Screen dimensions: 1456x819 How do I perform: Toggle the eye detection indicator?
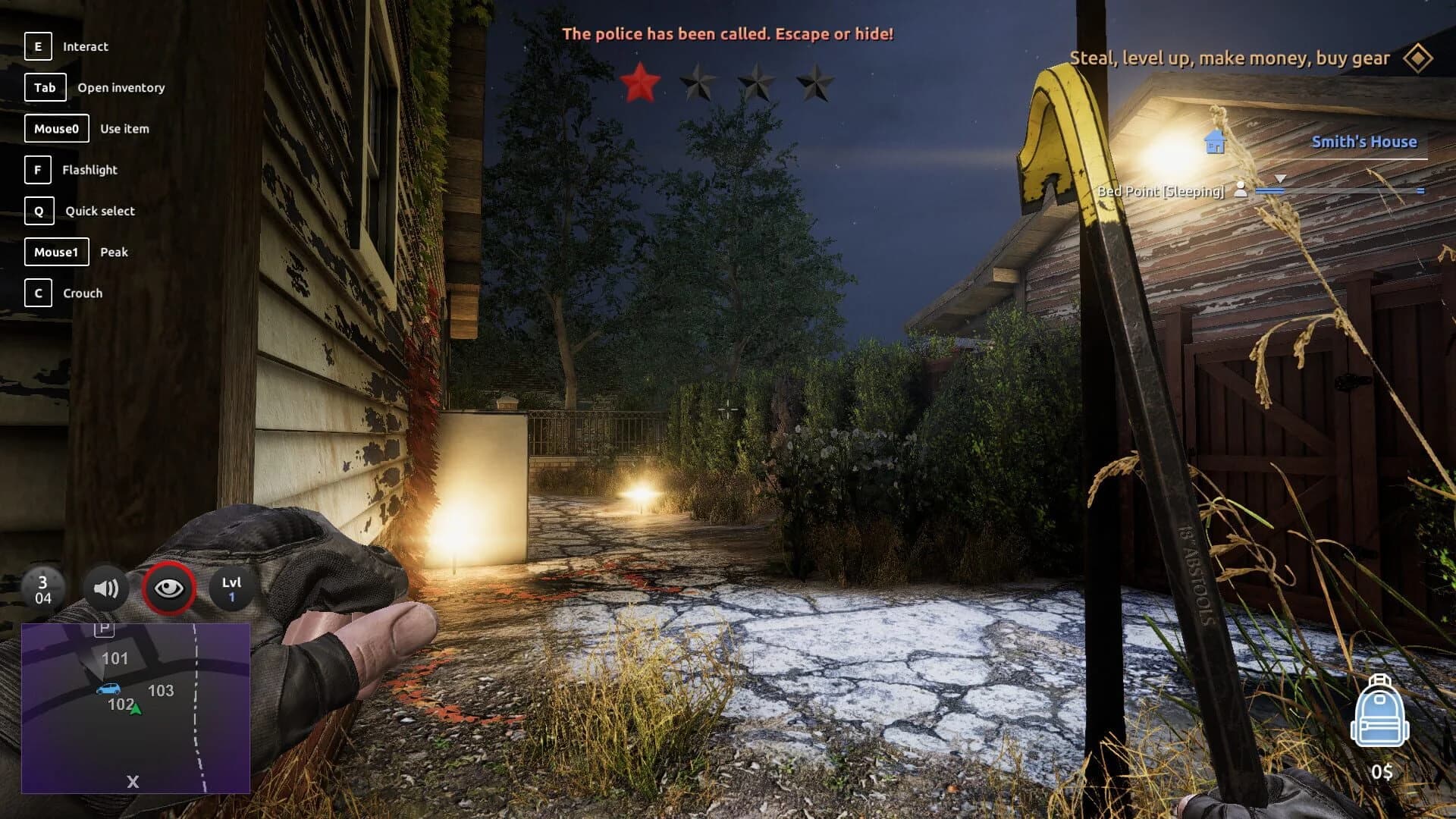tap(170, 588)
